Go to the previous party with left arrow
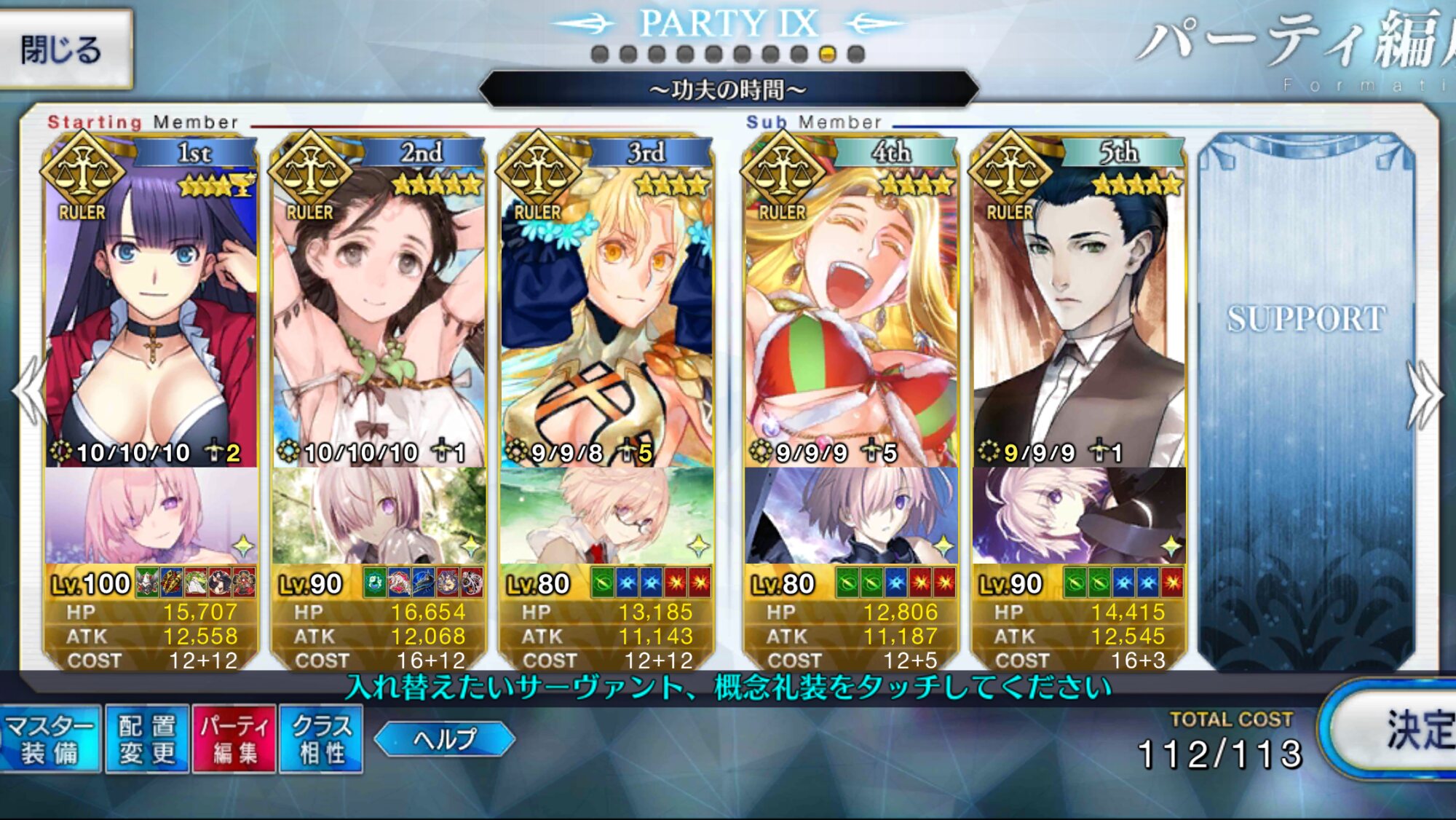 tap(29, 393)
